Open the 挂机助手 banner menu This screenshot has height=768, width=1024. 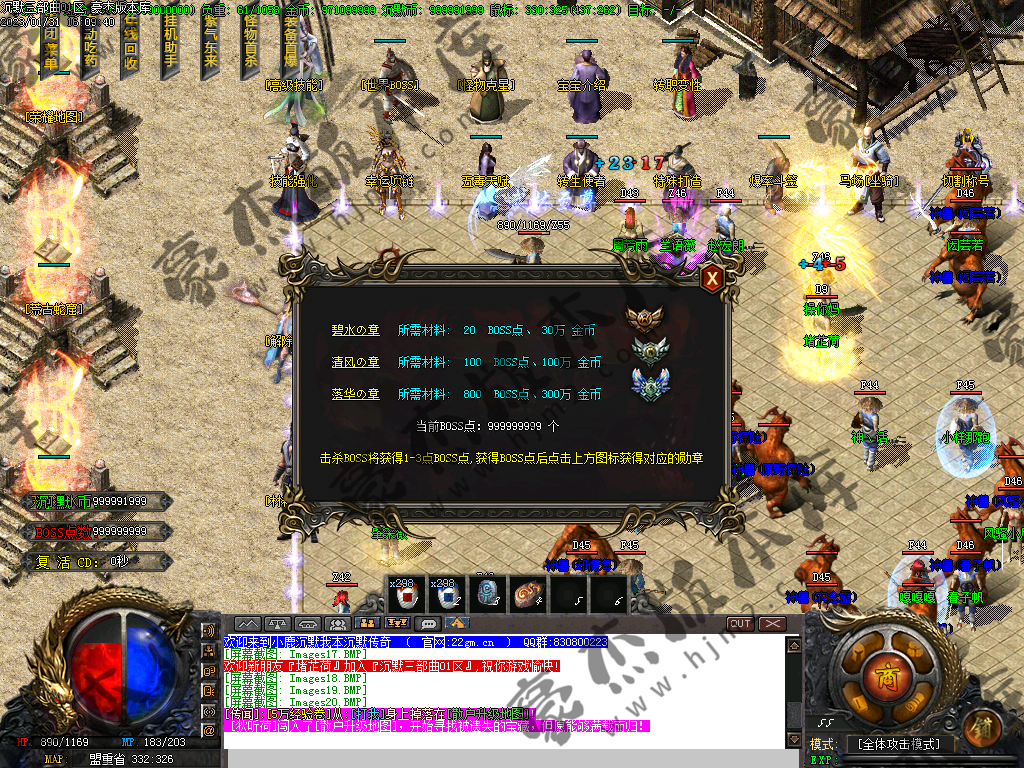(170, 40)
